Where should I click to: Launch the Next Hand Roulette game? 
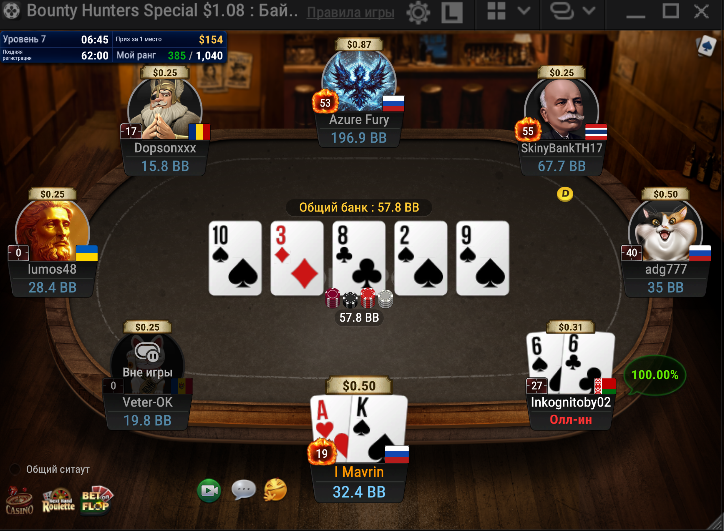click(57, 498)
